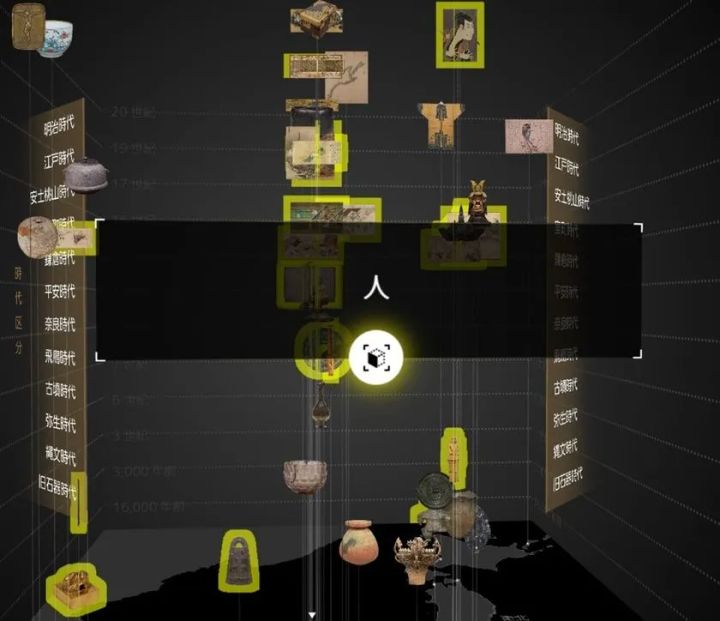Select the round map plate thumbnail

pyautogui.click(x=36, y=237)
